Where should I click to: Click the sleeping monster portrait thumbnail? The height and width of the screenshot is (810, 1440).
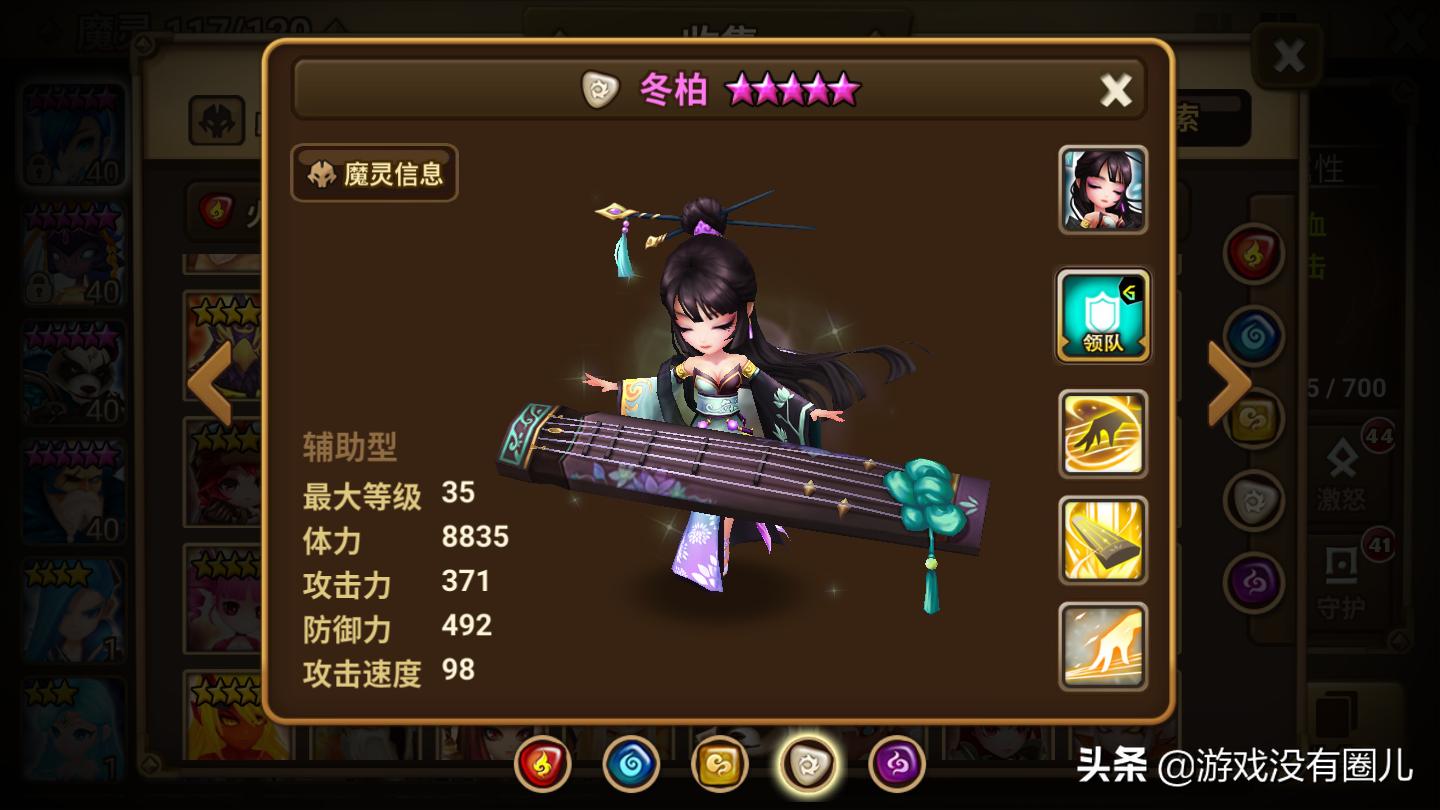1102,190
